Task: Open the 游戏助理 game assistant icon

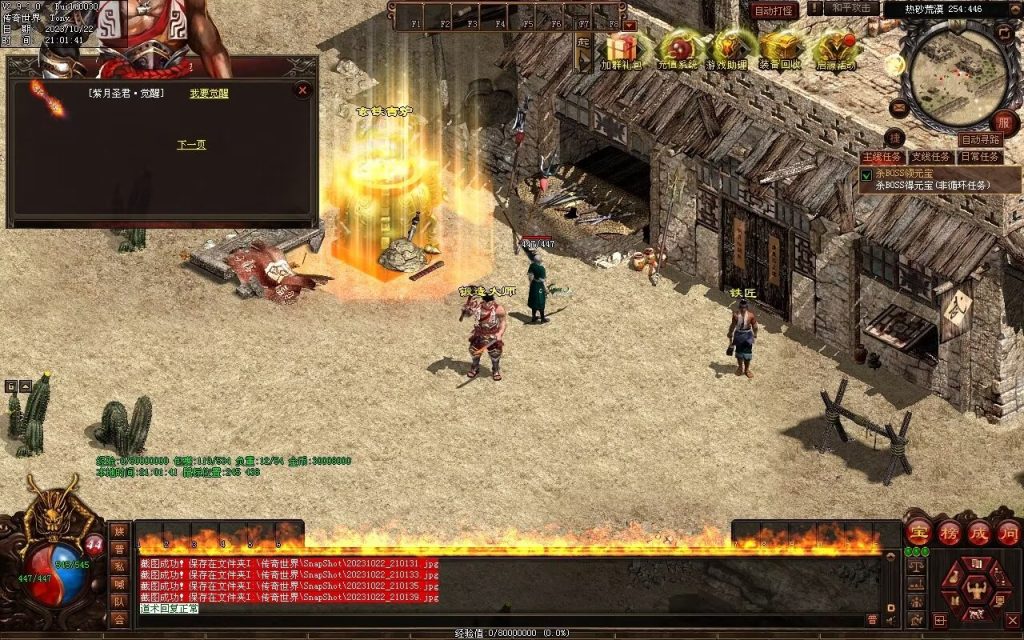Action: 731,49
